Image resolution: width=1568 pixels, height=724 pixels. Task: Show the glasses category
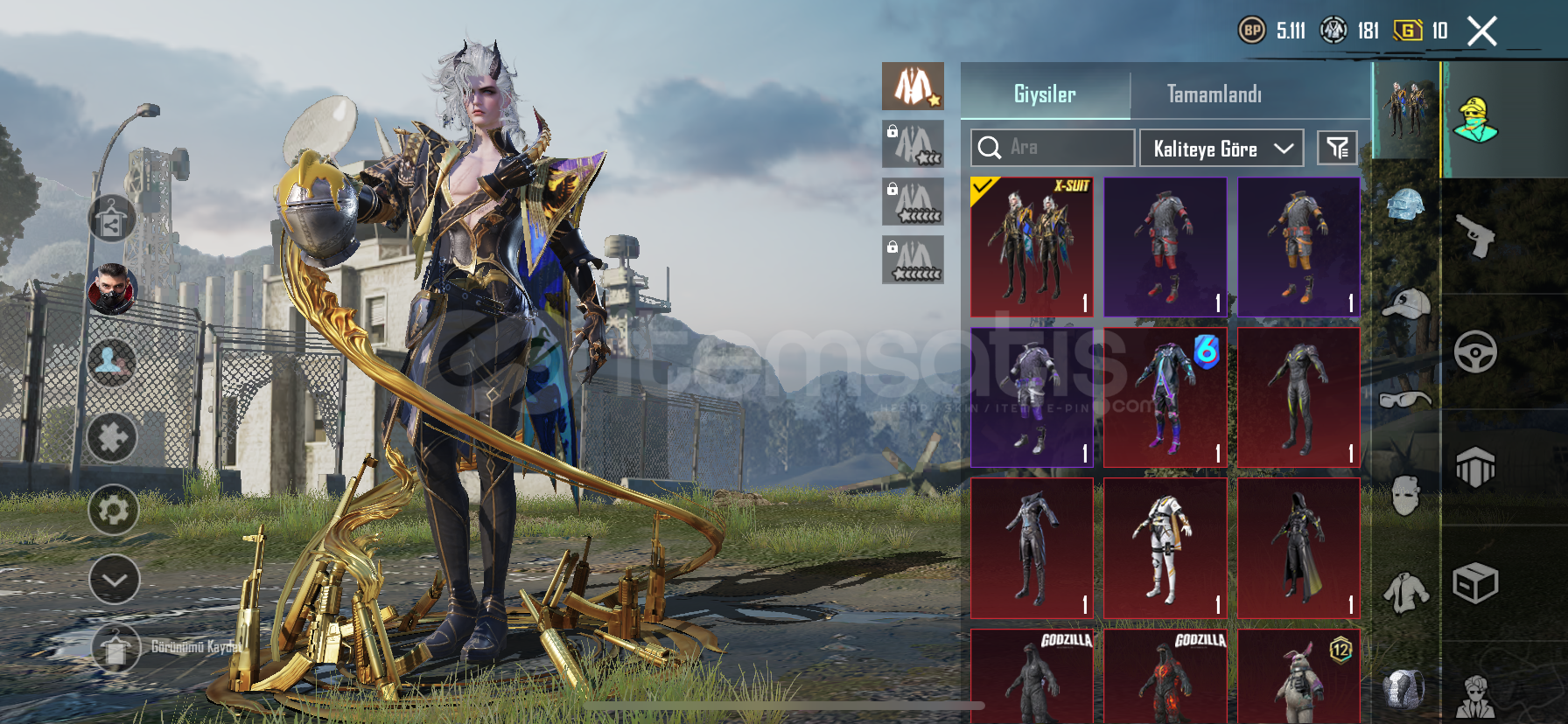[1405, 400]
